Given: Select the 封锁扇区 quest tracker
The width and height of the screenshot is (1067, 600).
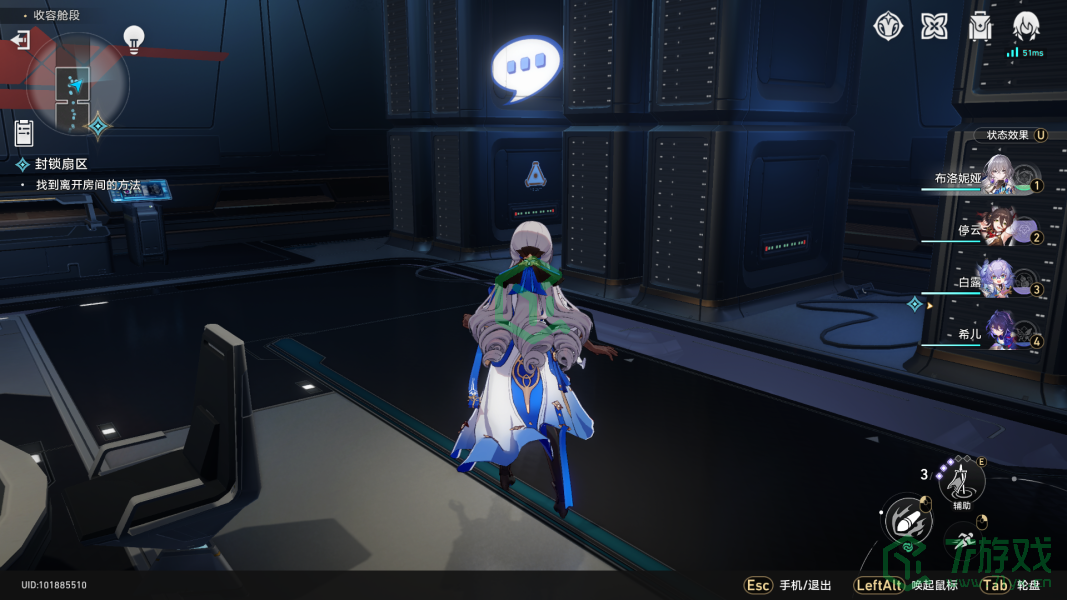Looking at the screenshot, I should point(62,164).
